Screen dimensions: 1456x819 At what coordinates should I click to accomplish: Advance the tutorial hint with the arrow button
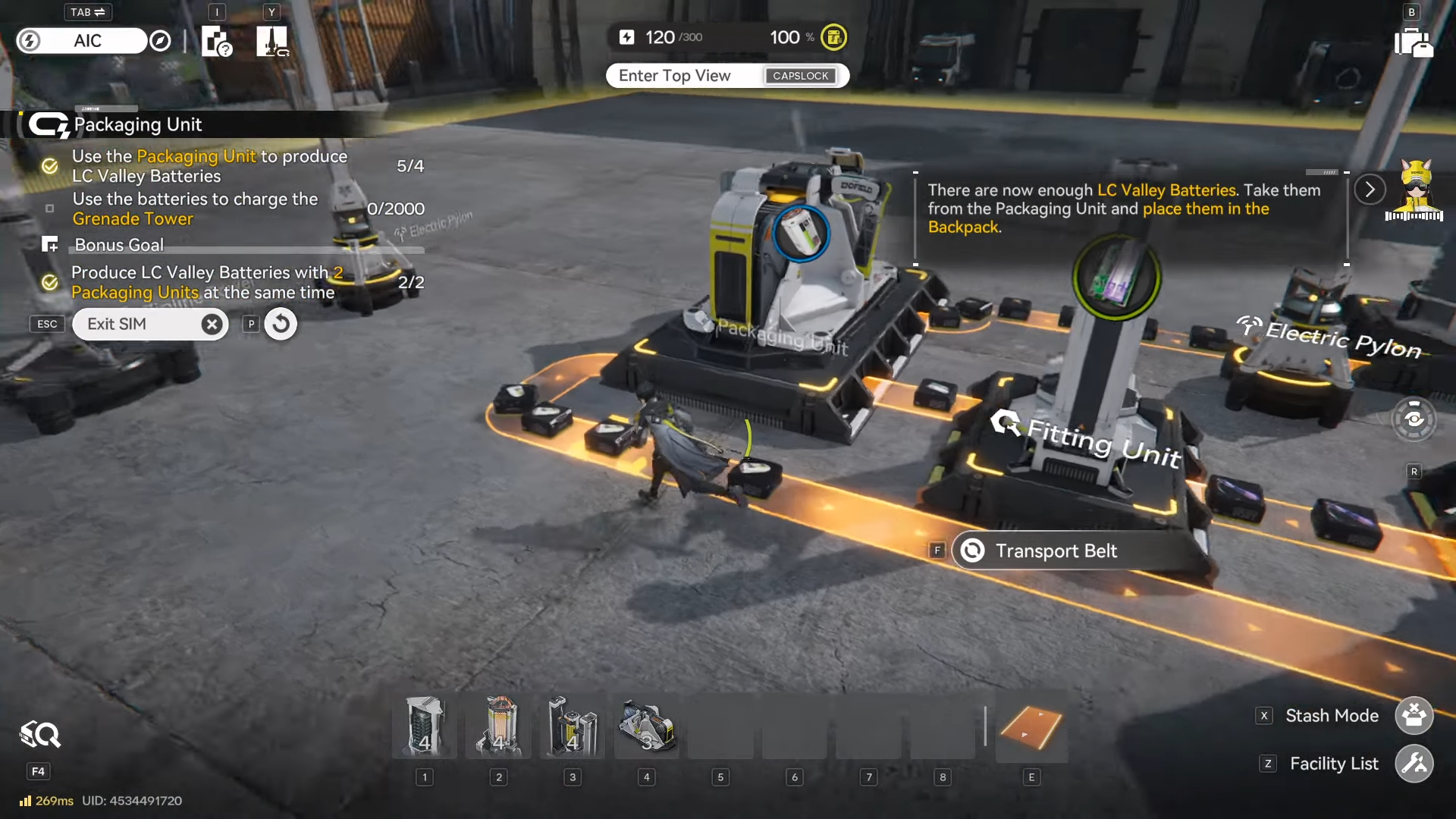point(1370,190)
